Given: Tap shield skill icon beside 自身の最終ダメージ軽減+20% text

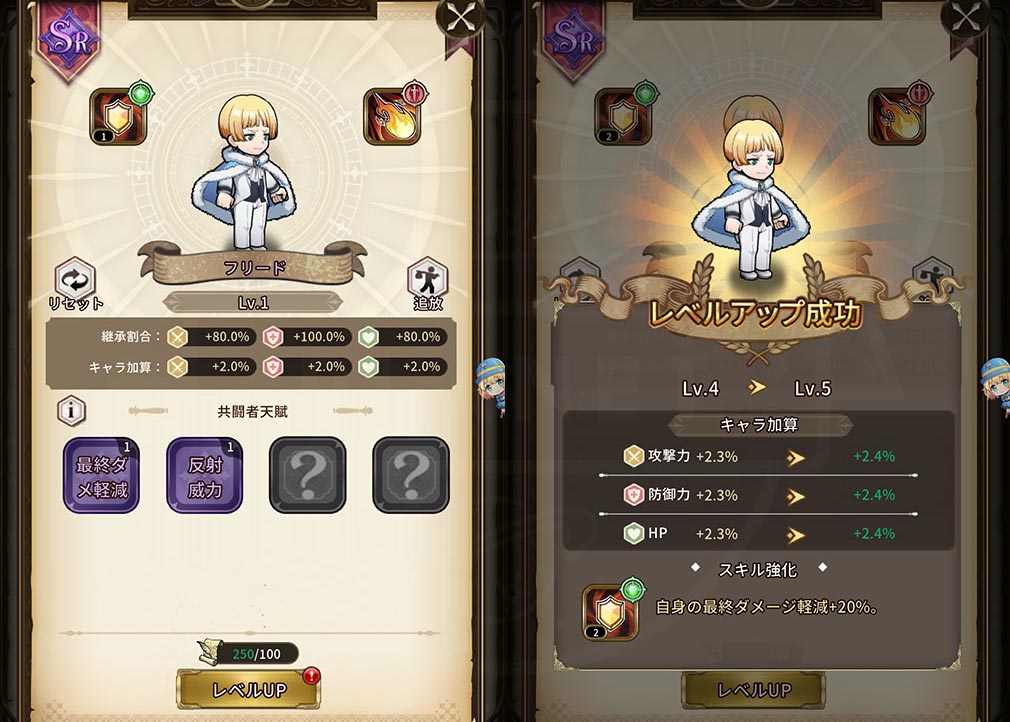Looking at the screenshot, I should click(610, 611).
